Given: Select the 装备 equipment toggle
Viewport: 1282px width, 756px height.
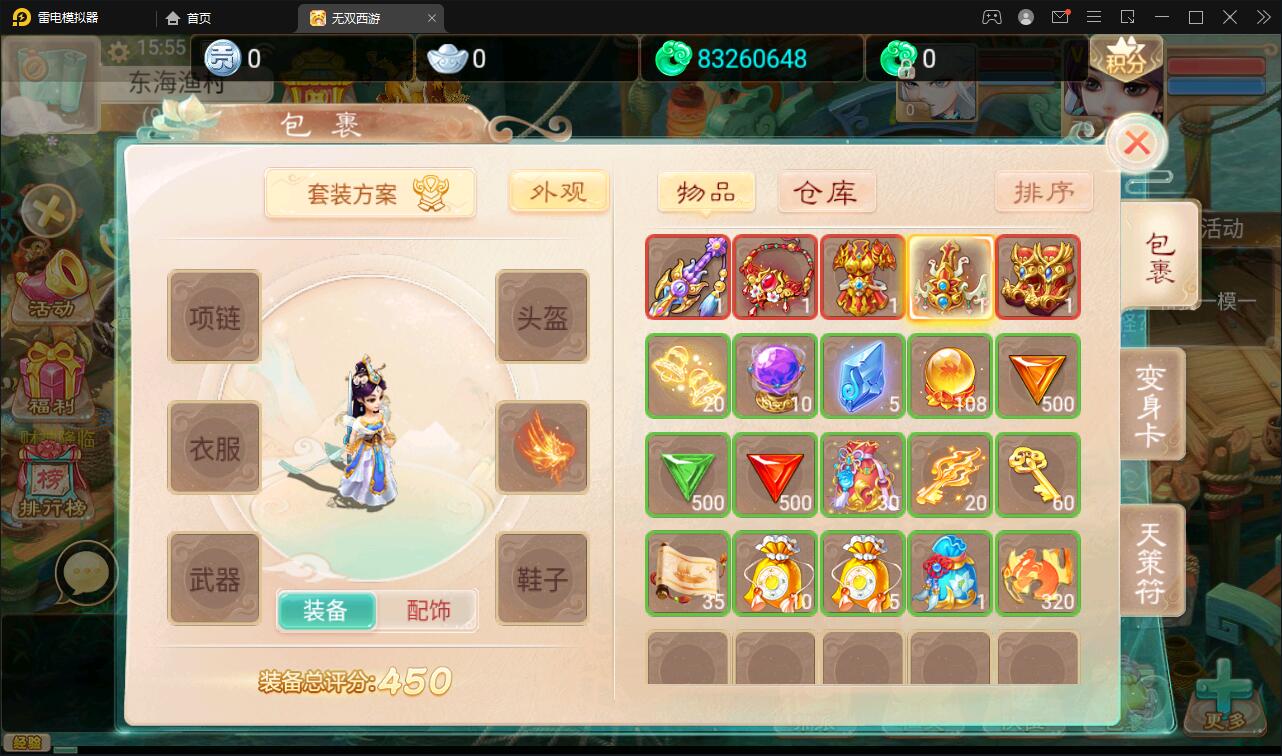Looking at the screenshot, I should point(328,609).
